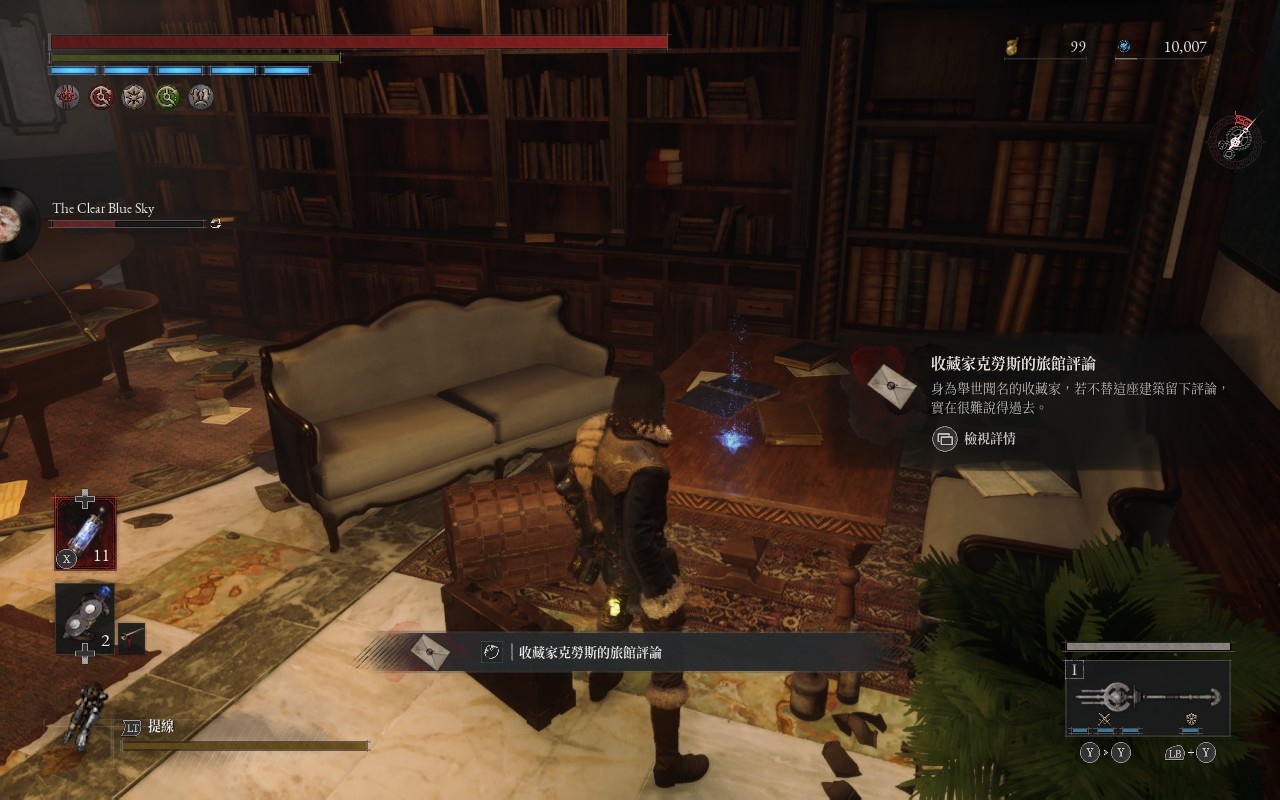
Task: Inspect the green circular weapon buff icon
Action: pos(167,96)
